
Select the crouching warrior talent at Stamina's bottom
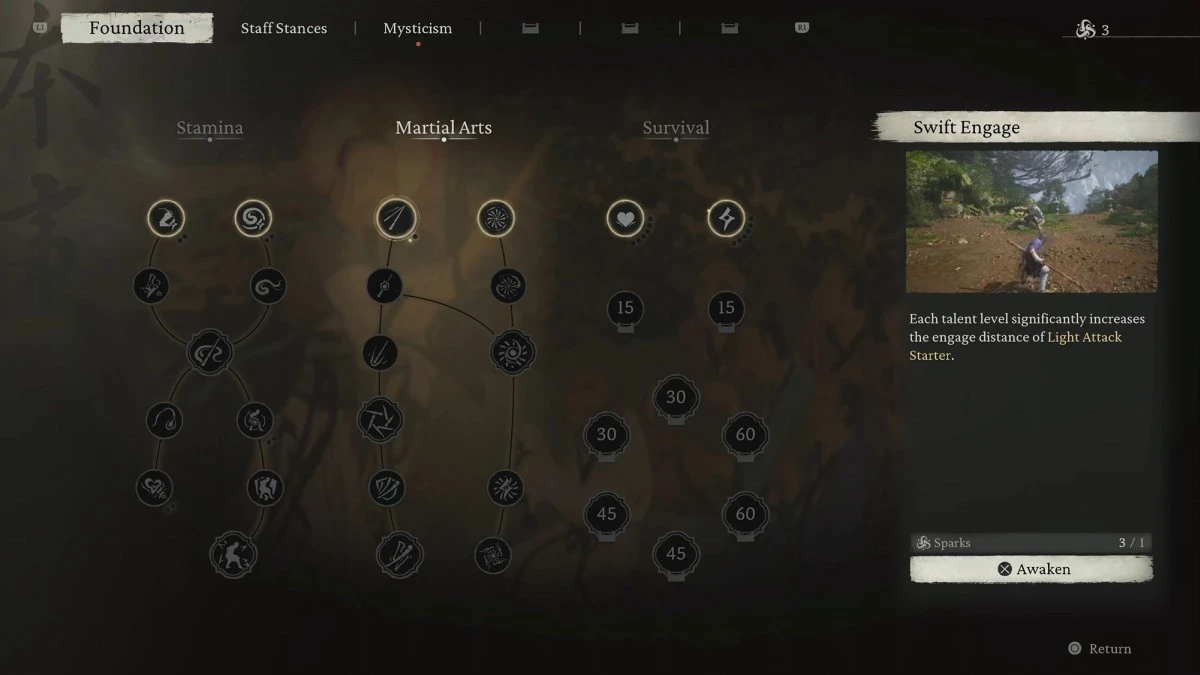233,555
